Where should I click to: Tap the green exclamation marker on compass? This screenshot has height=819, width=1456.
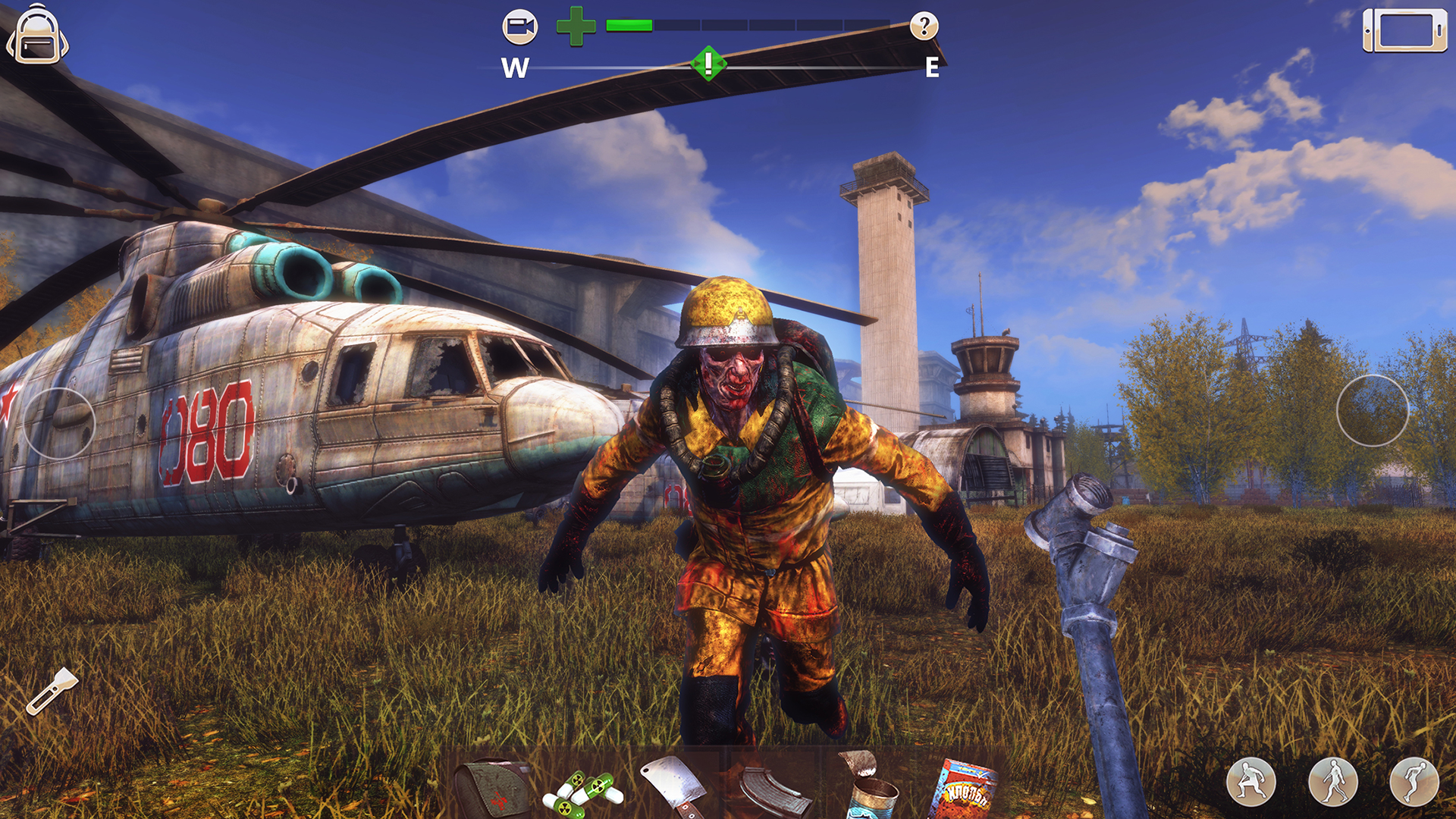708,64
